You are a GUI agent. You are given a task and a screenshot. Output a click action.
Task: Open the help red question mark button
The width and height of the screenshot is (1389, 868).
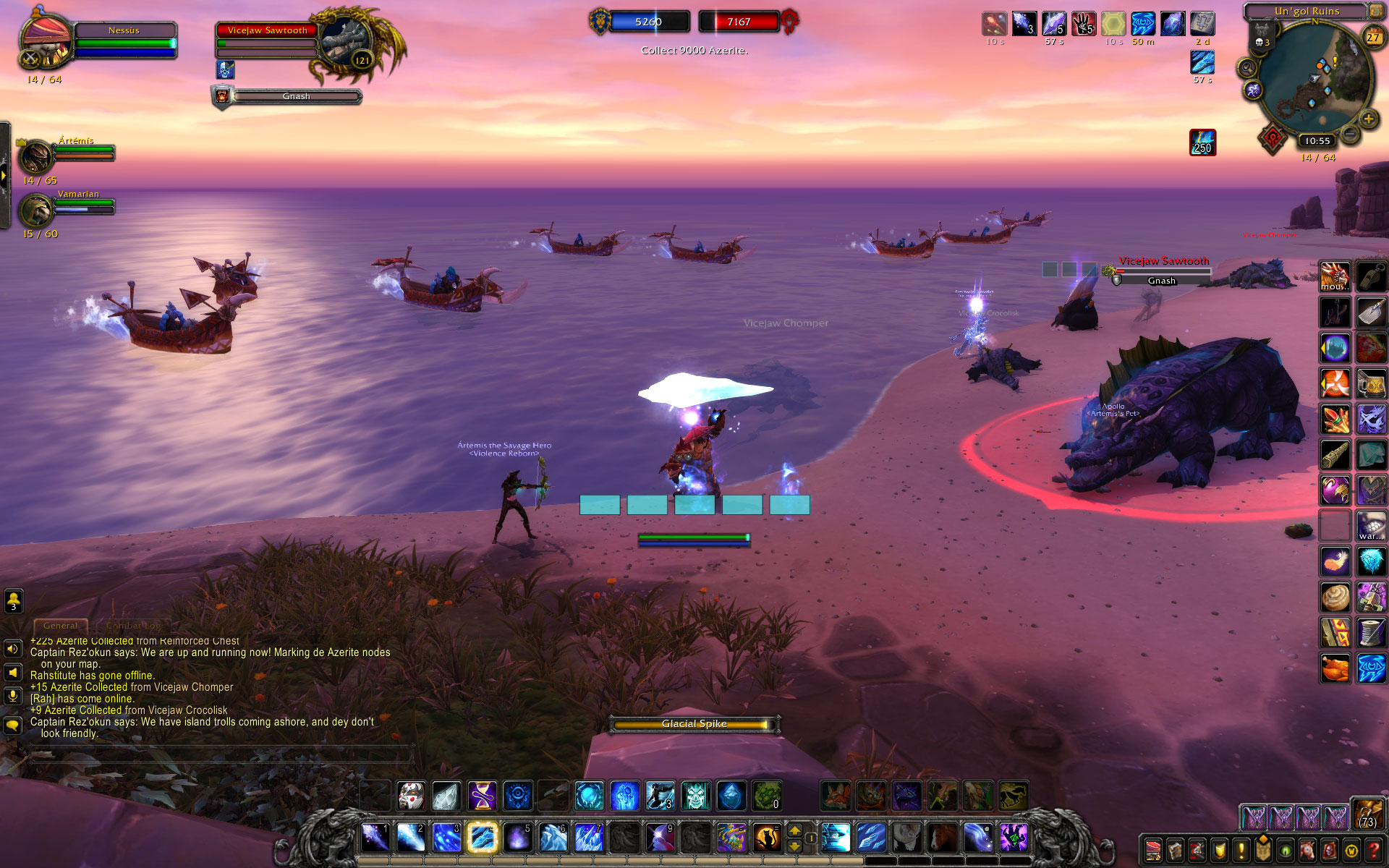tap(1373, 850)
